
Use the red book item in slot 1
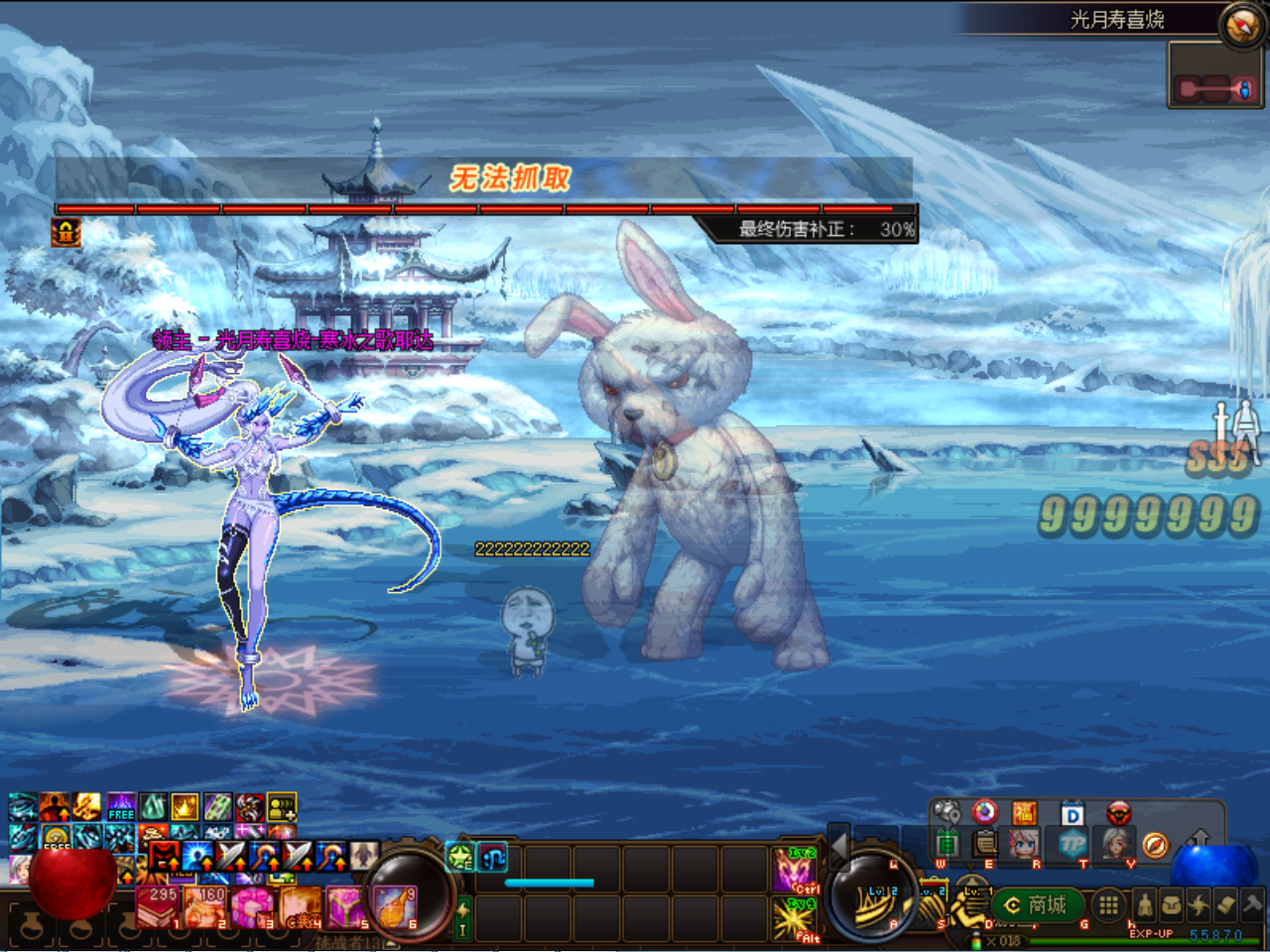point(159,906)
